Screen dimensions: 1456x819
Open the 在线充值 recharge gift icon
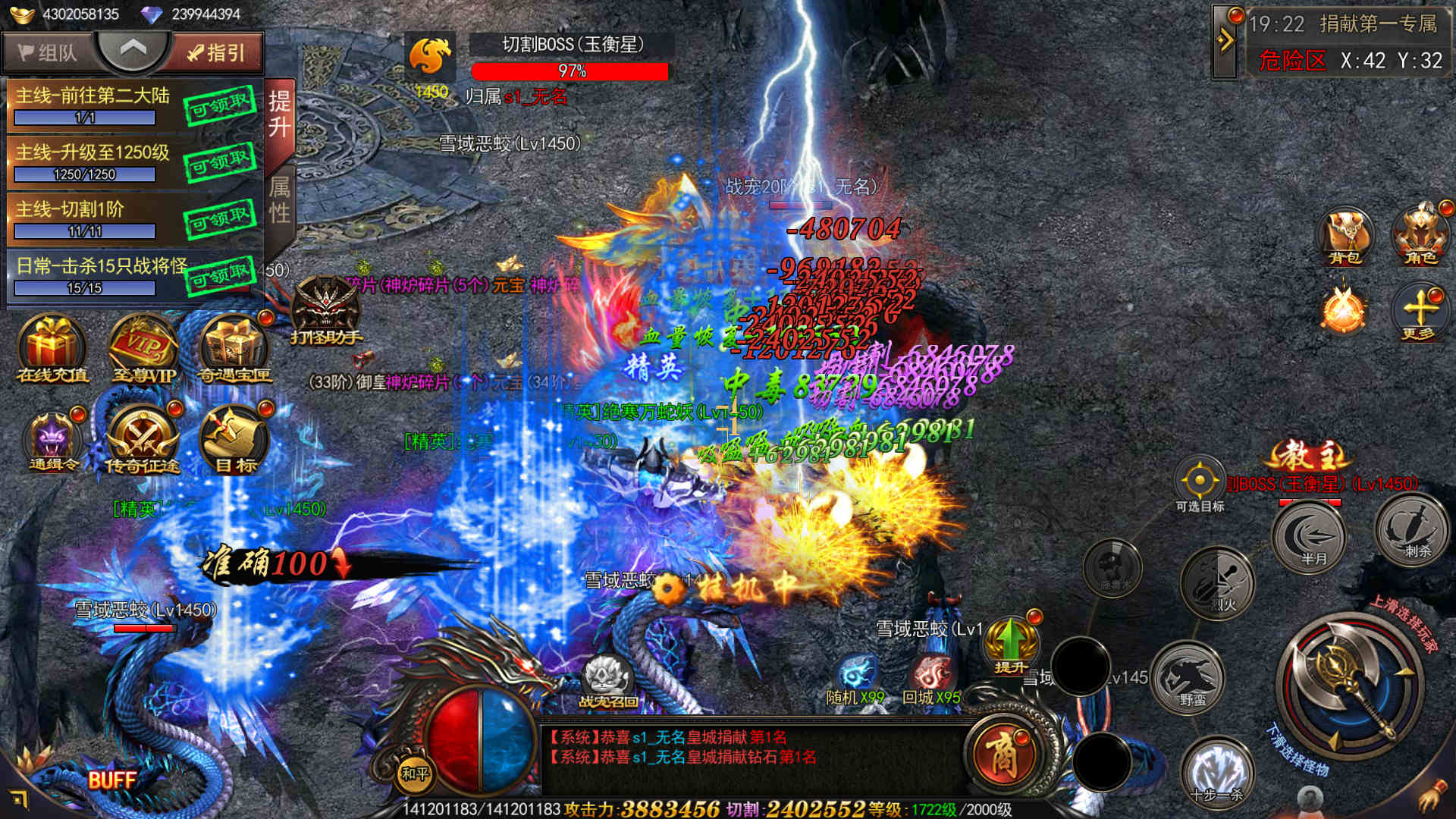(x=52, y=349)
